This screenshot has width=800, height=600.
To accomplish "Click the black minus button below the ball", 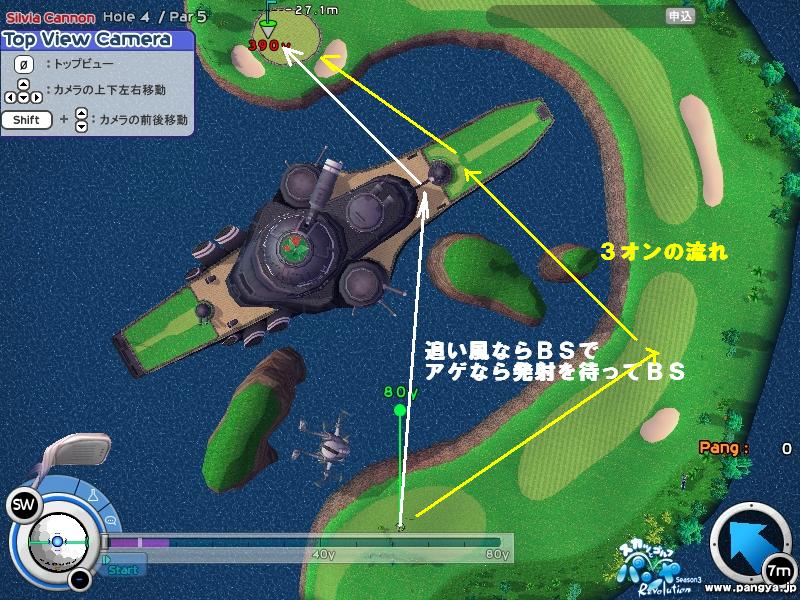I will click(x=82, y=579).
